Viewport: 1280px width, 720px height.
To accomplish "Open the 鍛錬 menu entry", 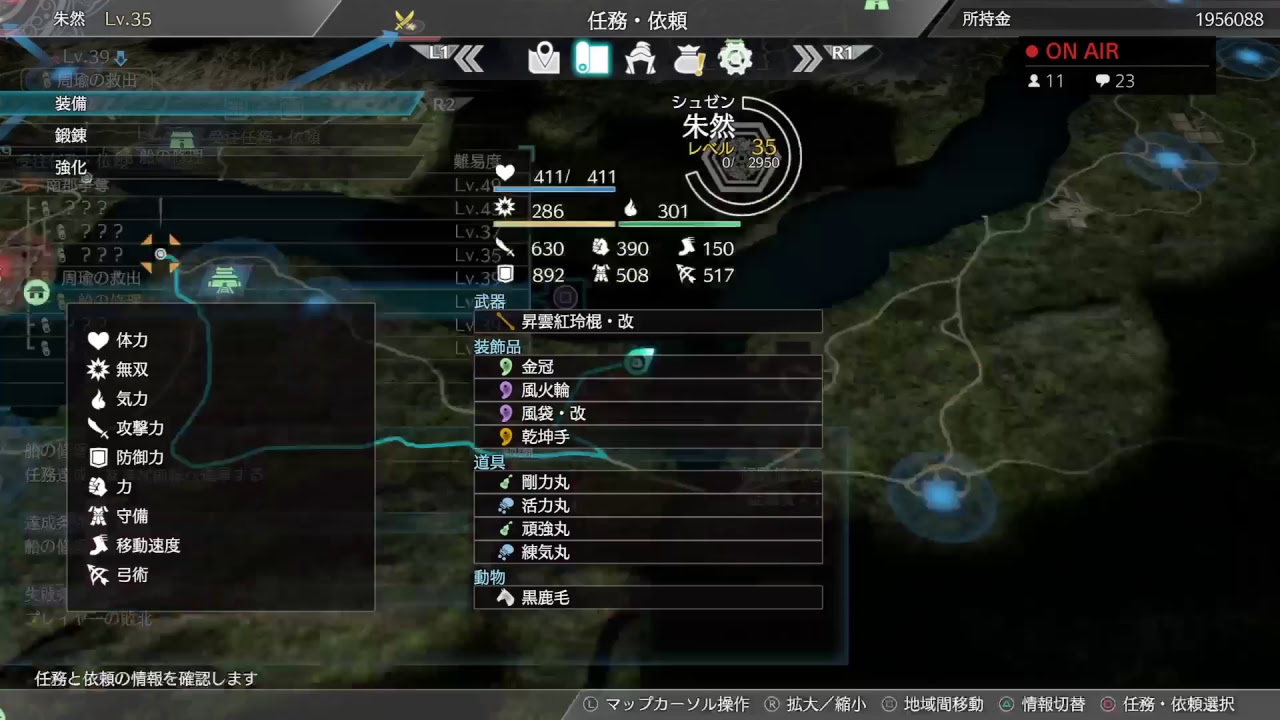I will coord(70,135).
